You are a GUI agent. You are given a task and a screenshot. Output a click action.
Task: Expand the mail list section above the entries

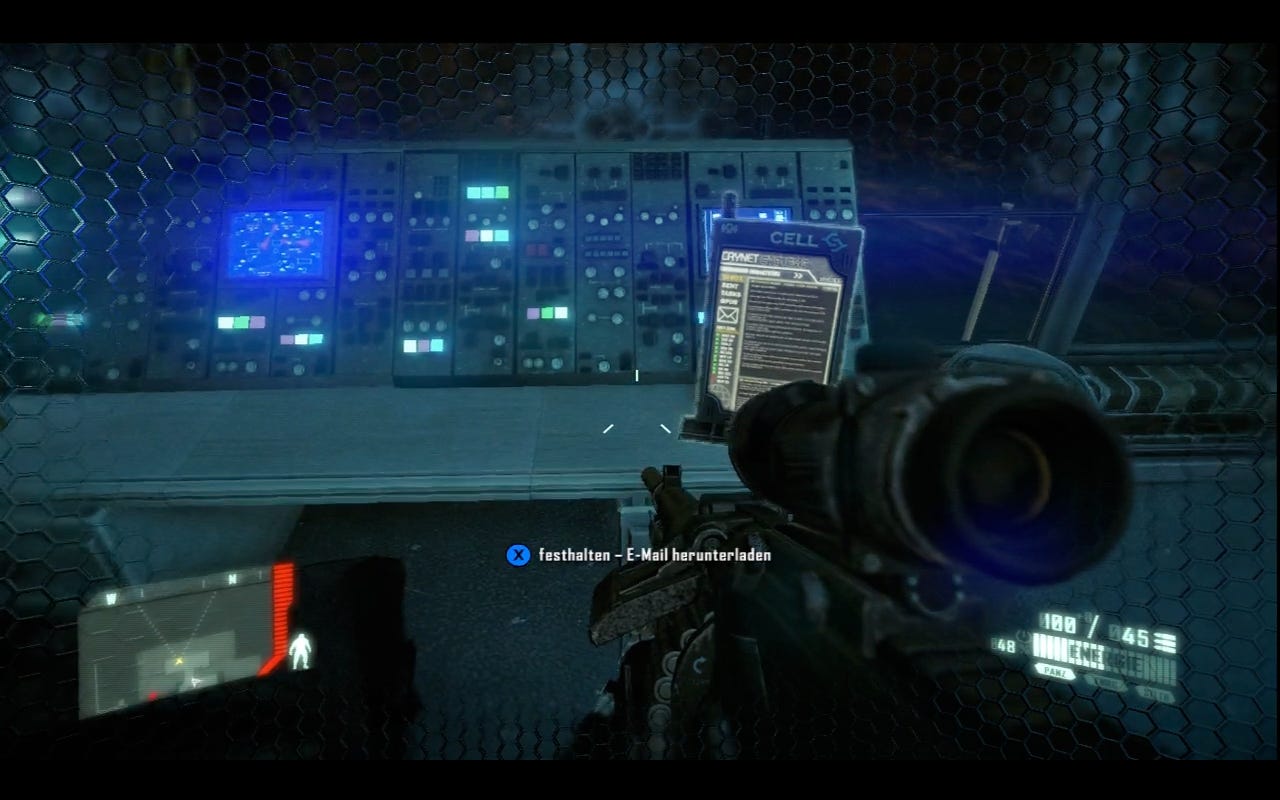click(729, 328)
